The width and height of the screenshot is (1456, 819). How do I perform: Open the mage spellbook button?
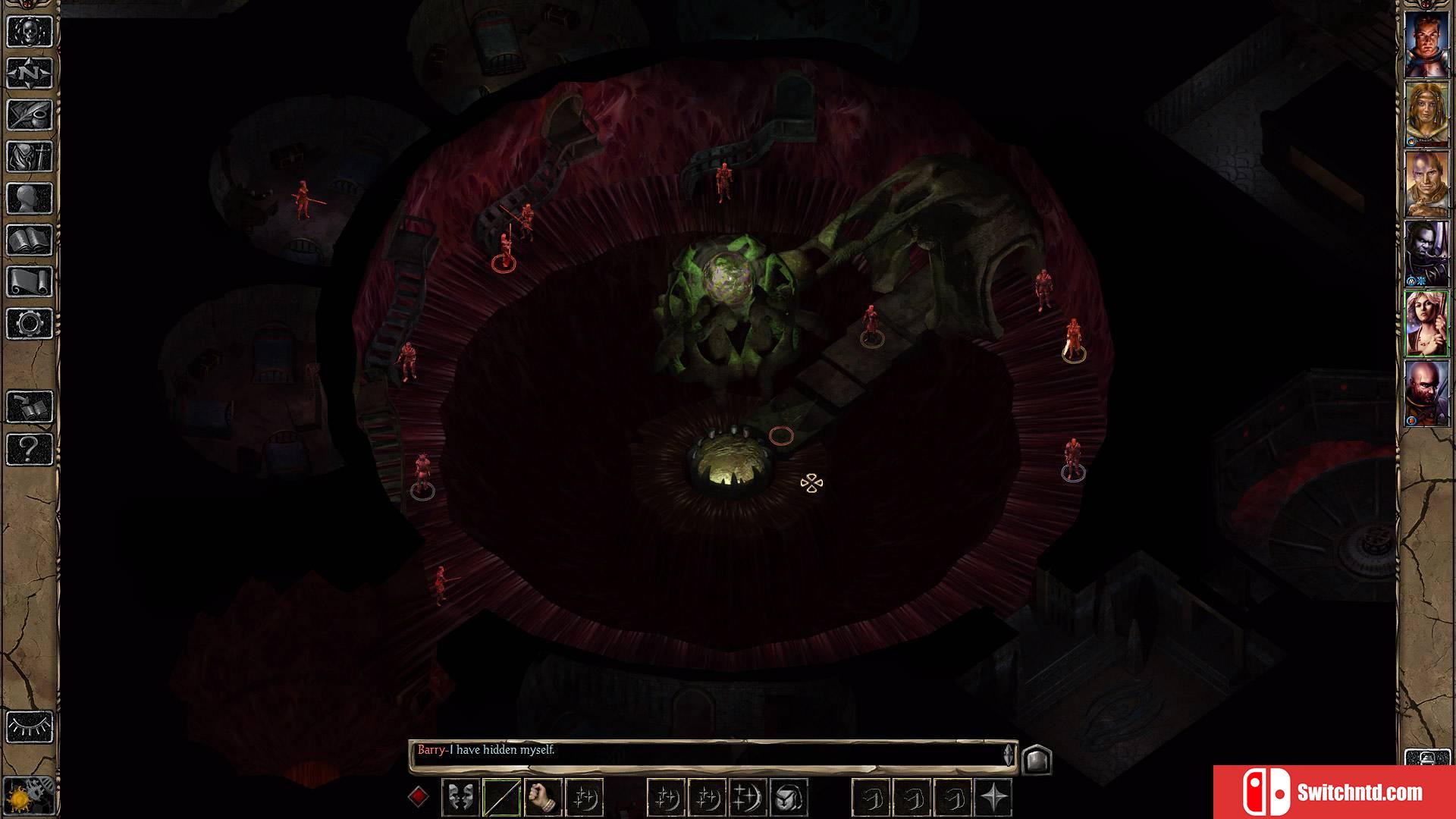pos(30,240)
